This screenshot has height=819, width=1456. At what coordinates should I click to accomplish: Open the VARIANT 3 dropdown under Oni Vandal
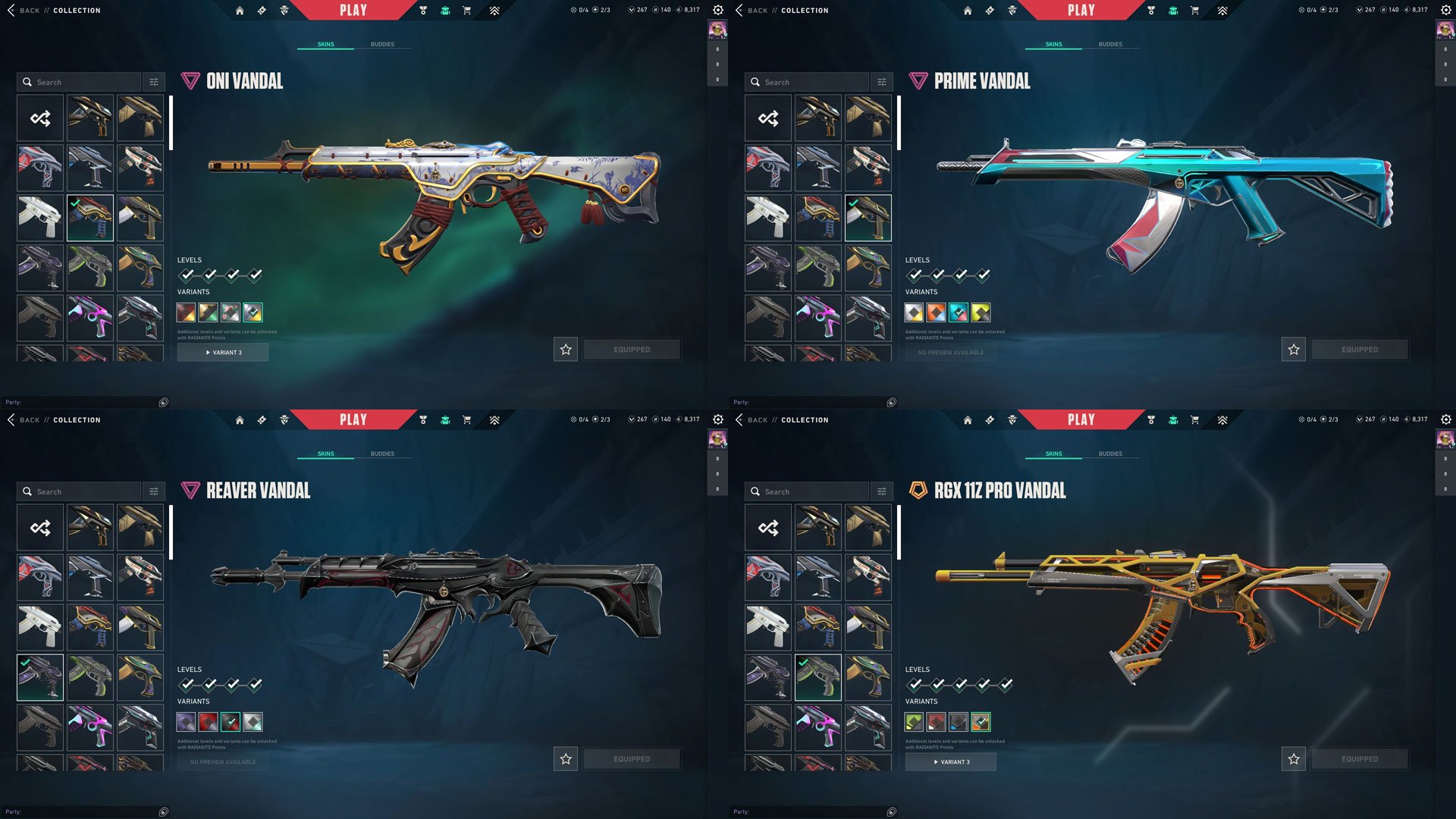(222, 352)
